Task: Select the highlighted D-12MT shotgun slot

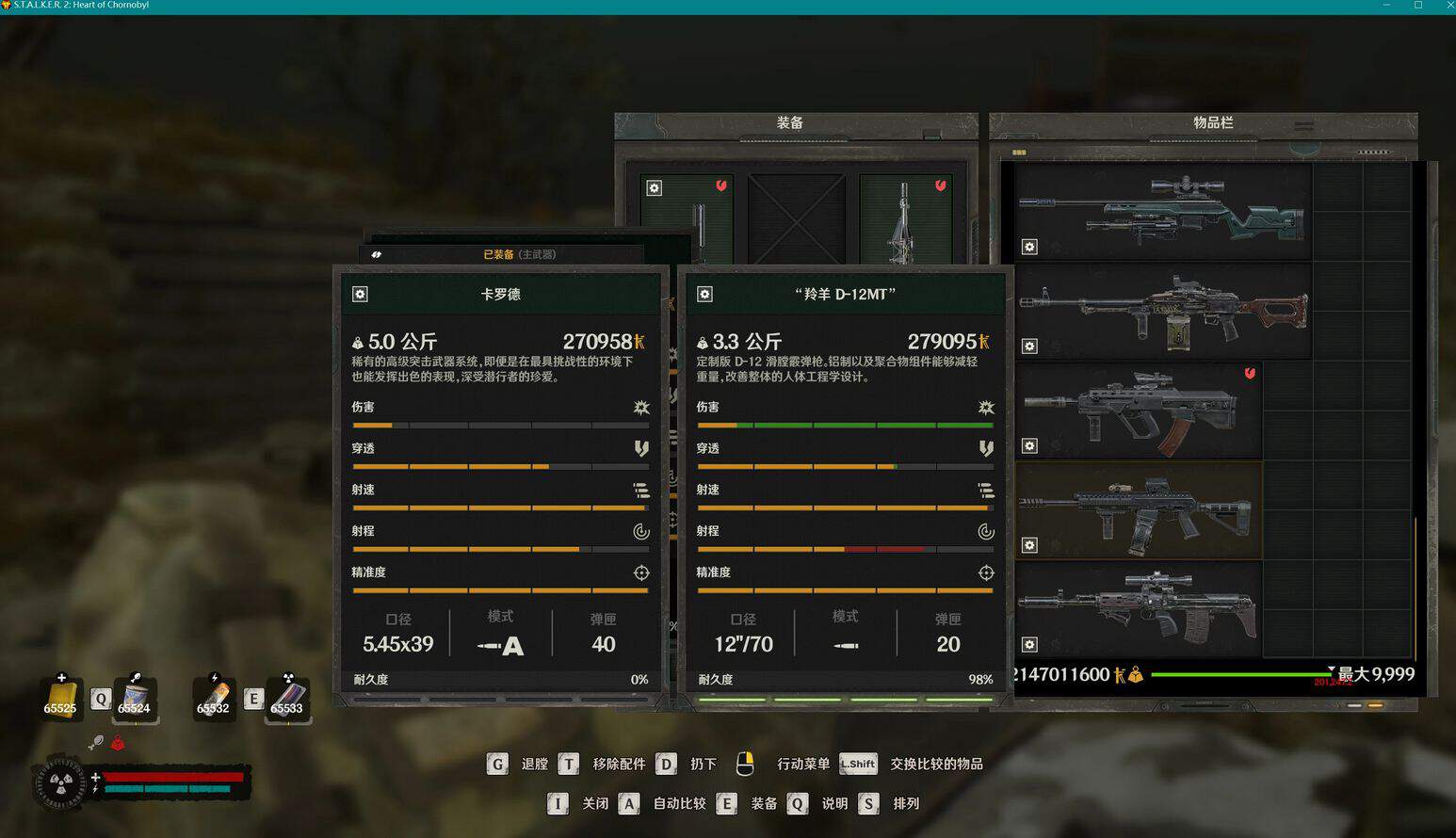Action: (1140, 510)
